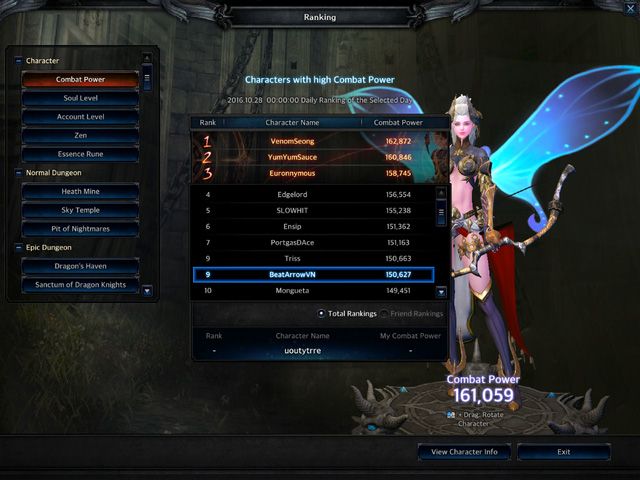Viewport: 640px width, 480px height.
Task: Select the Sky Temple dungeon ranking
Action: 80,210
